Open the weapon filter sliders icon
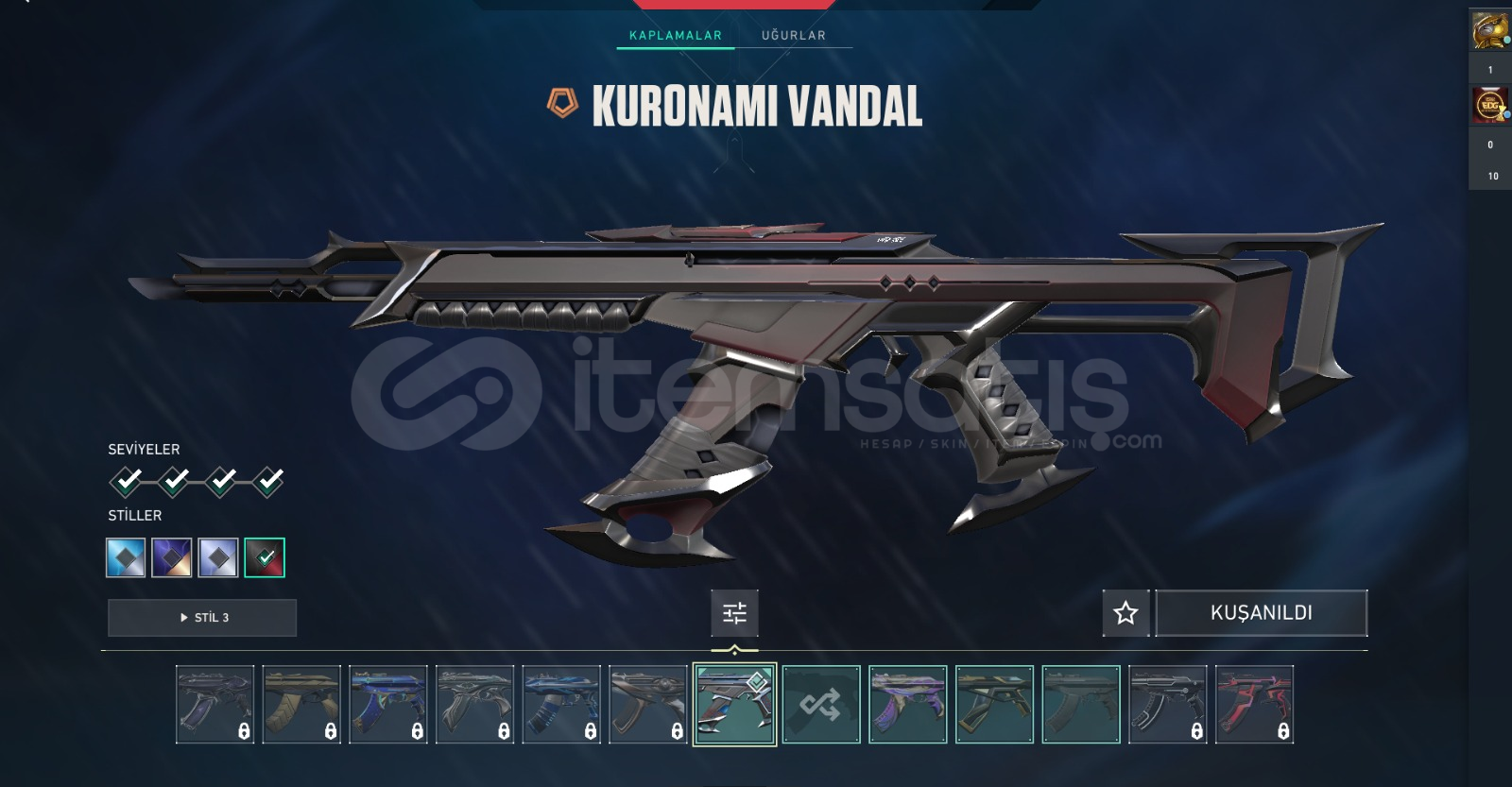Image resolution: width=1512 pixels, height=787 pixels. tap(735, 613)
